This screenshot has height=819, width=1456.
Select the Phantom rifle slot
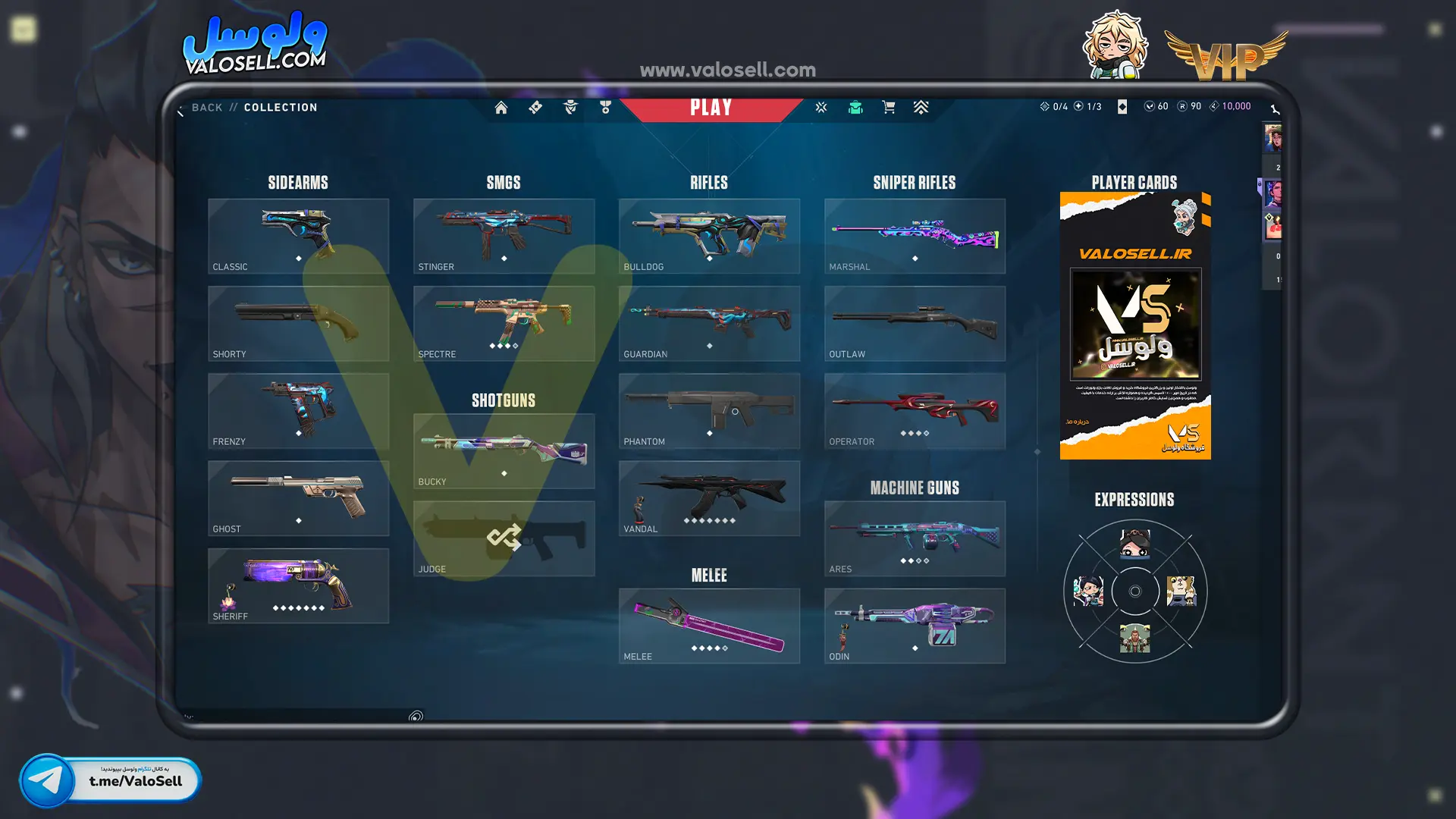click(x=709, y=410)
